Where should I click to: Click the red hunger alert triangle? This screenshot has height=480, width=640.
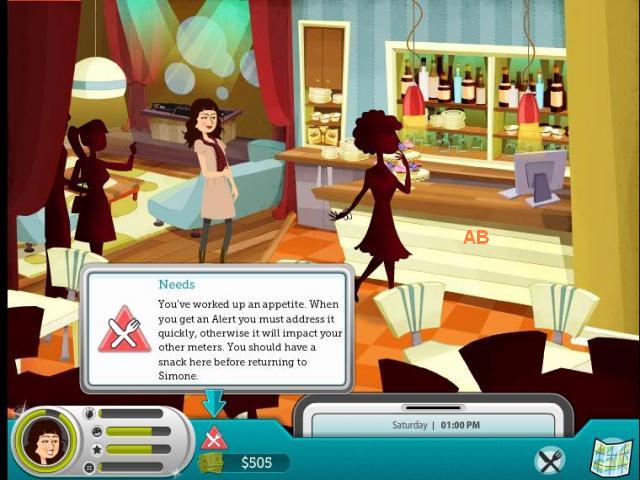[x=214, y=437]
